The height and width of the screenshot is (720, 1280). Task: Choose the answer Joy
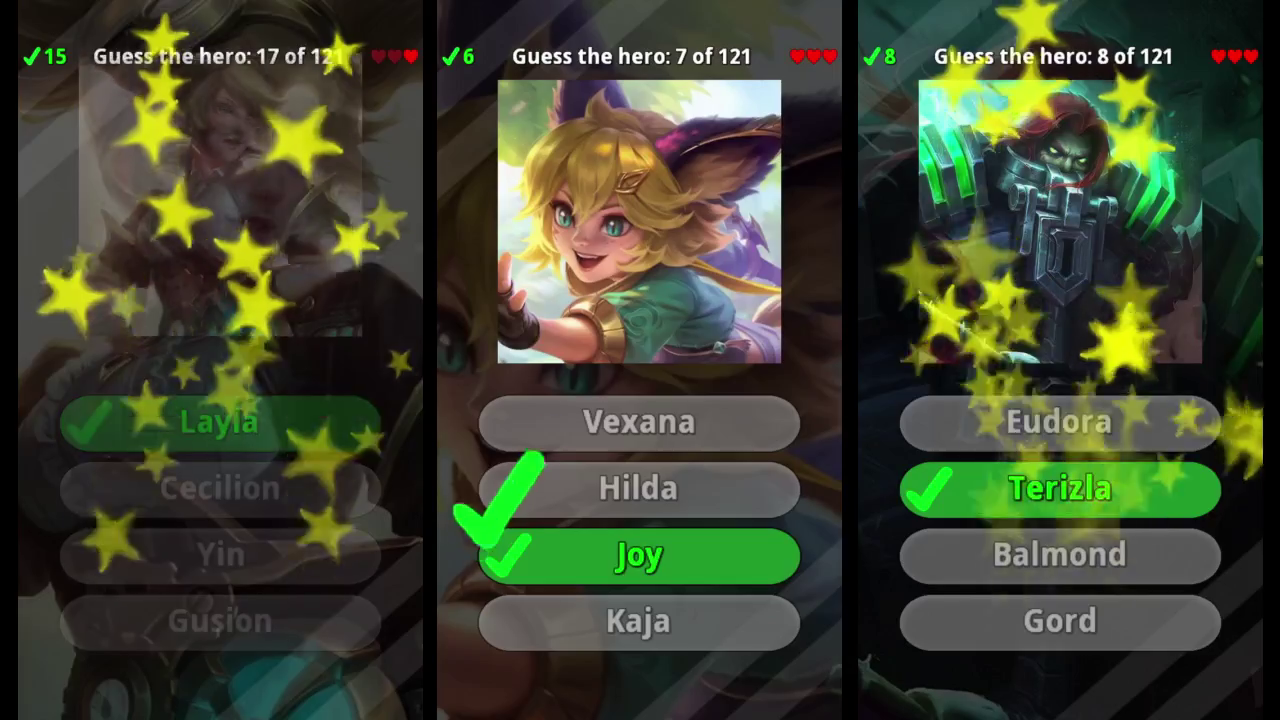tap(640, 556)
